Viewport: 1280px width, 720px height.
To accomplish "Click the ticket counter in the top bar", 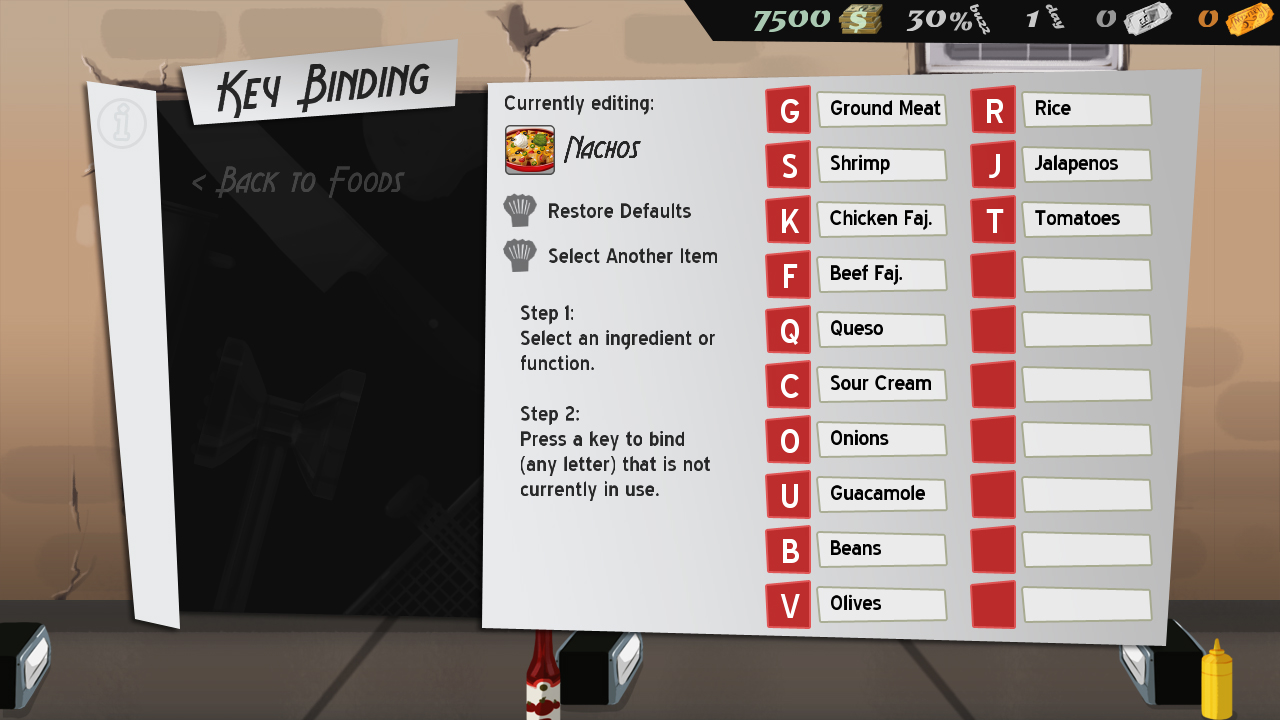I will pyautogui.click(x=1141, y=18).
